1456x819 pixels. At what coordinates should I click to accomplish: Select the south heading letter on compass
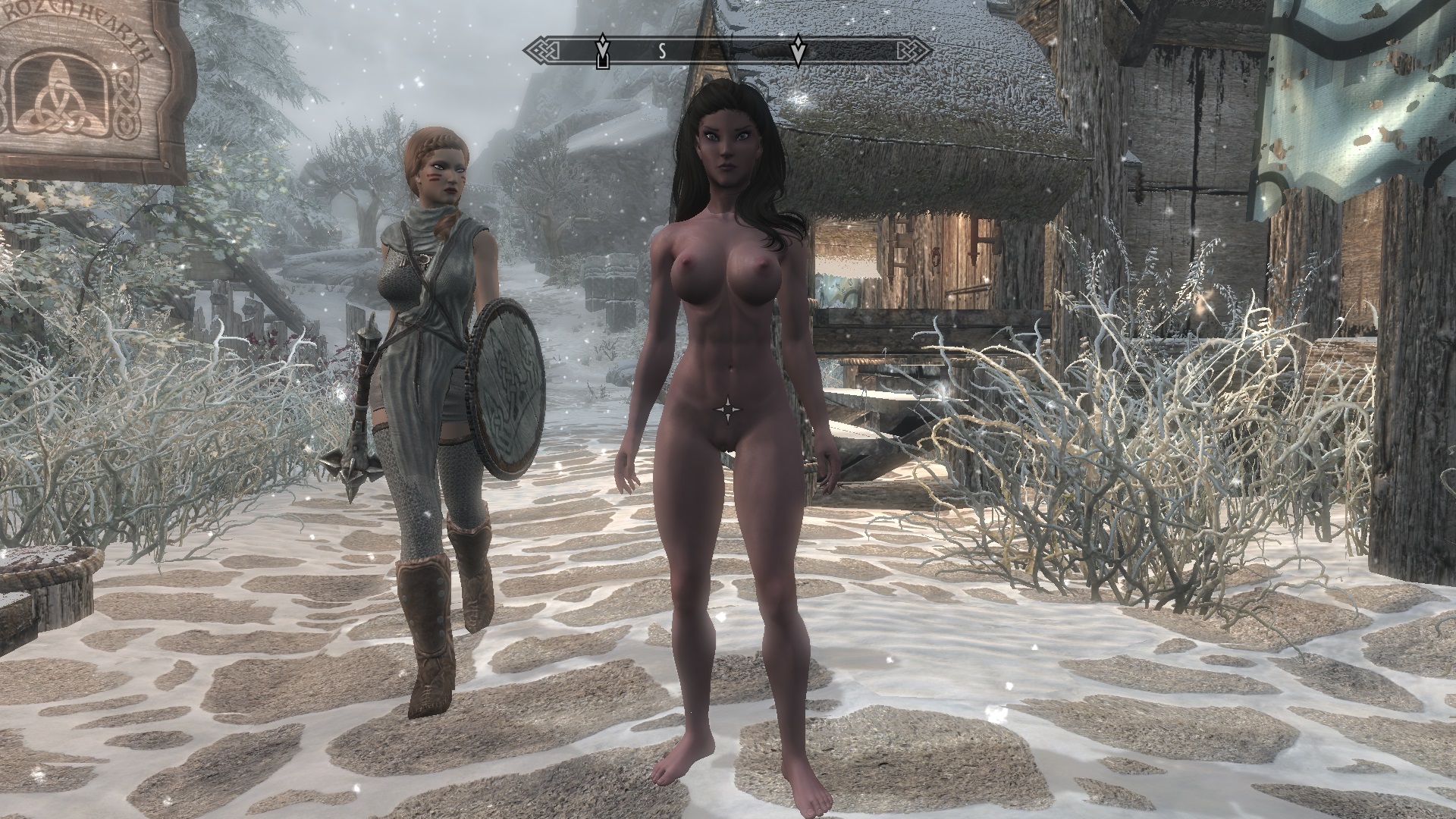661,51
